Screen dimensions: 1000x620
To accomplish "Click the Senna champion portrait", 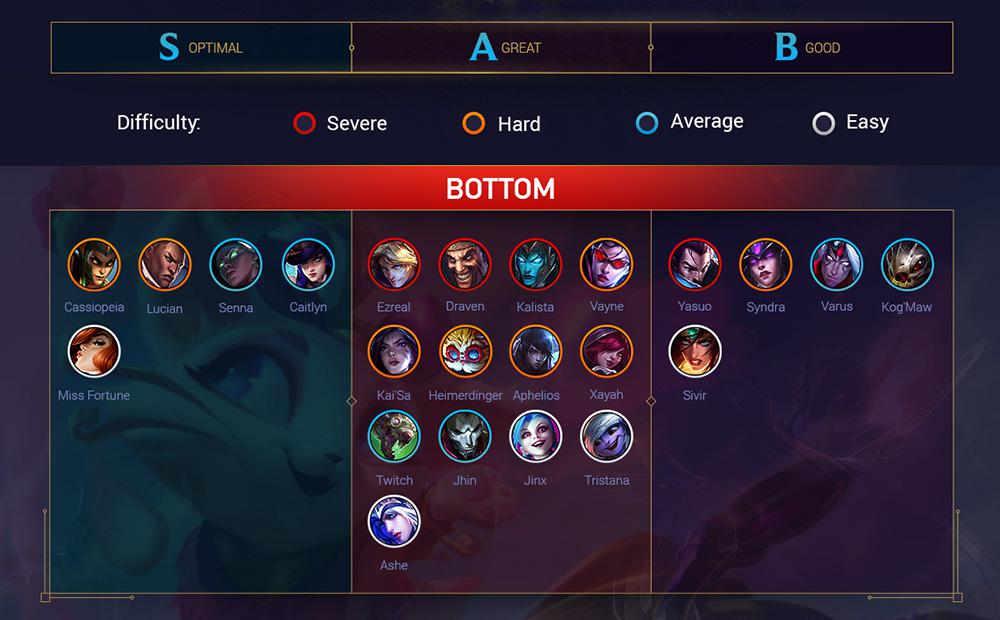I will (236, 265).
